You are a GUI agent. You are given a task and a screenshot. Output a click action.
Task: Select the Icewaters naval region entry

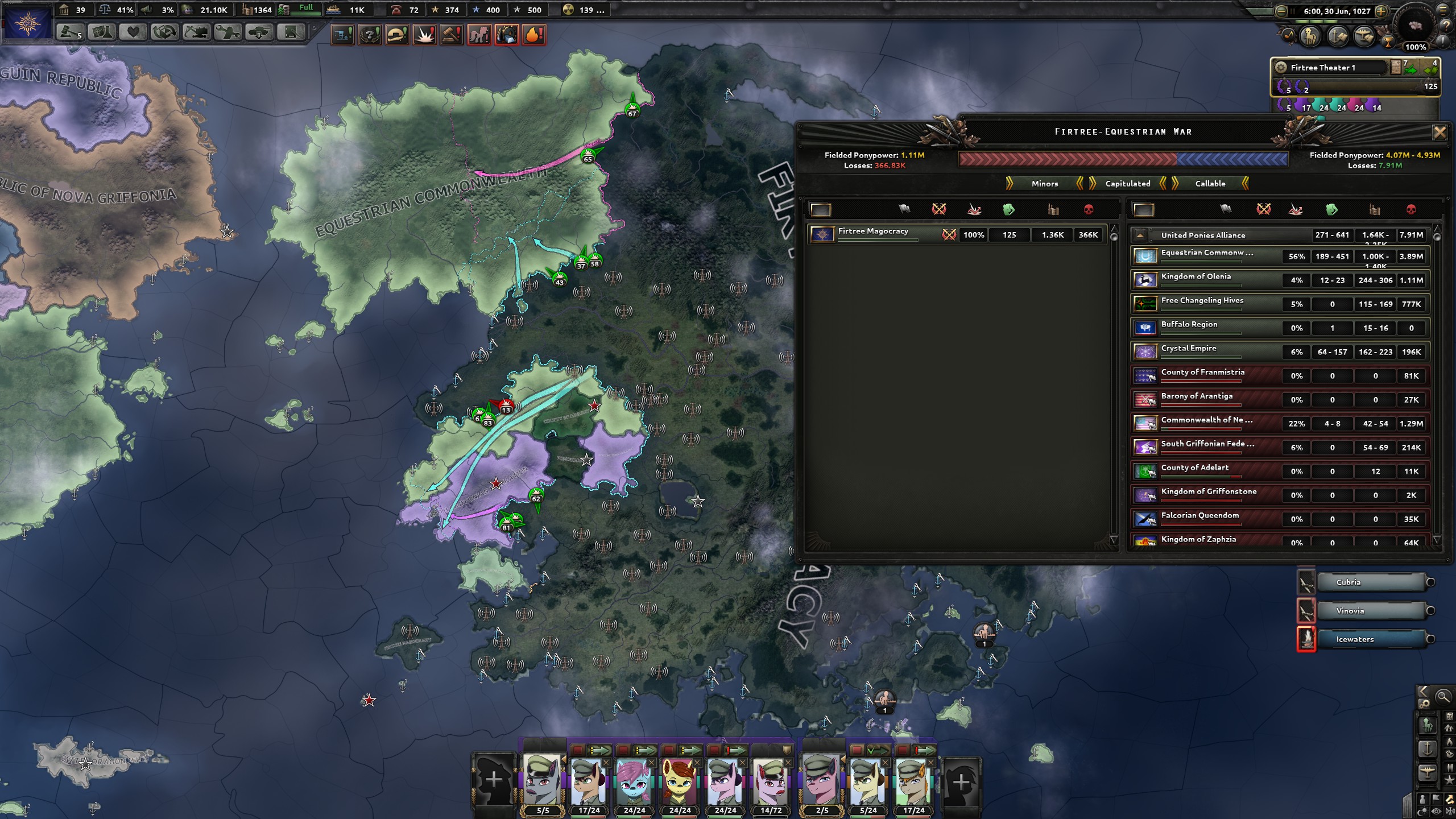click(1371, 639)
